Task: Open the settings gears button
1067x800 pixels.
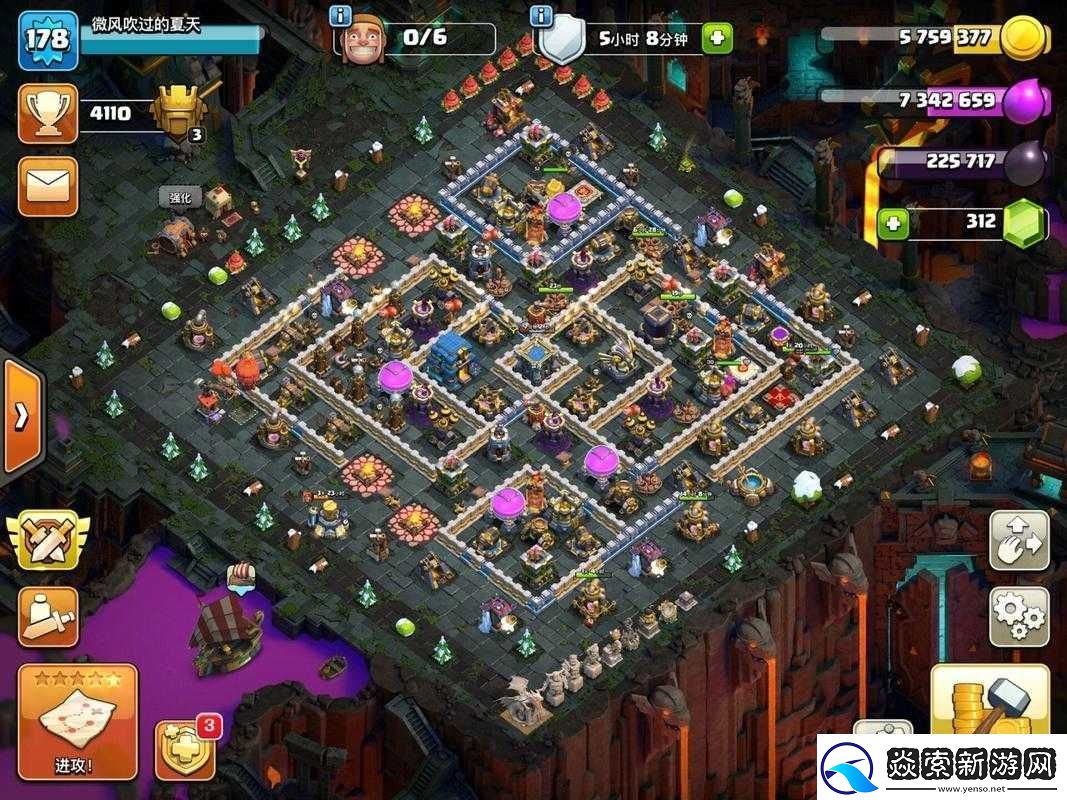Action: (1019, 616)
